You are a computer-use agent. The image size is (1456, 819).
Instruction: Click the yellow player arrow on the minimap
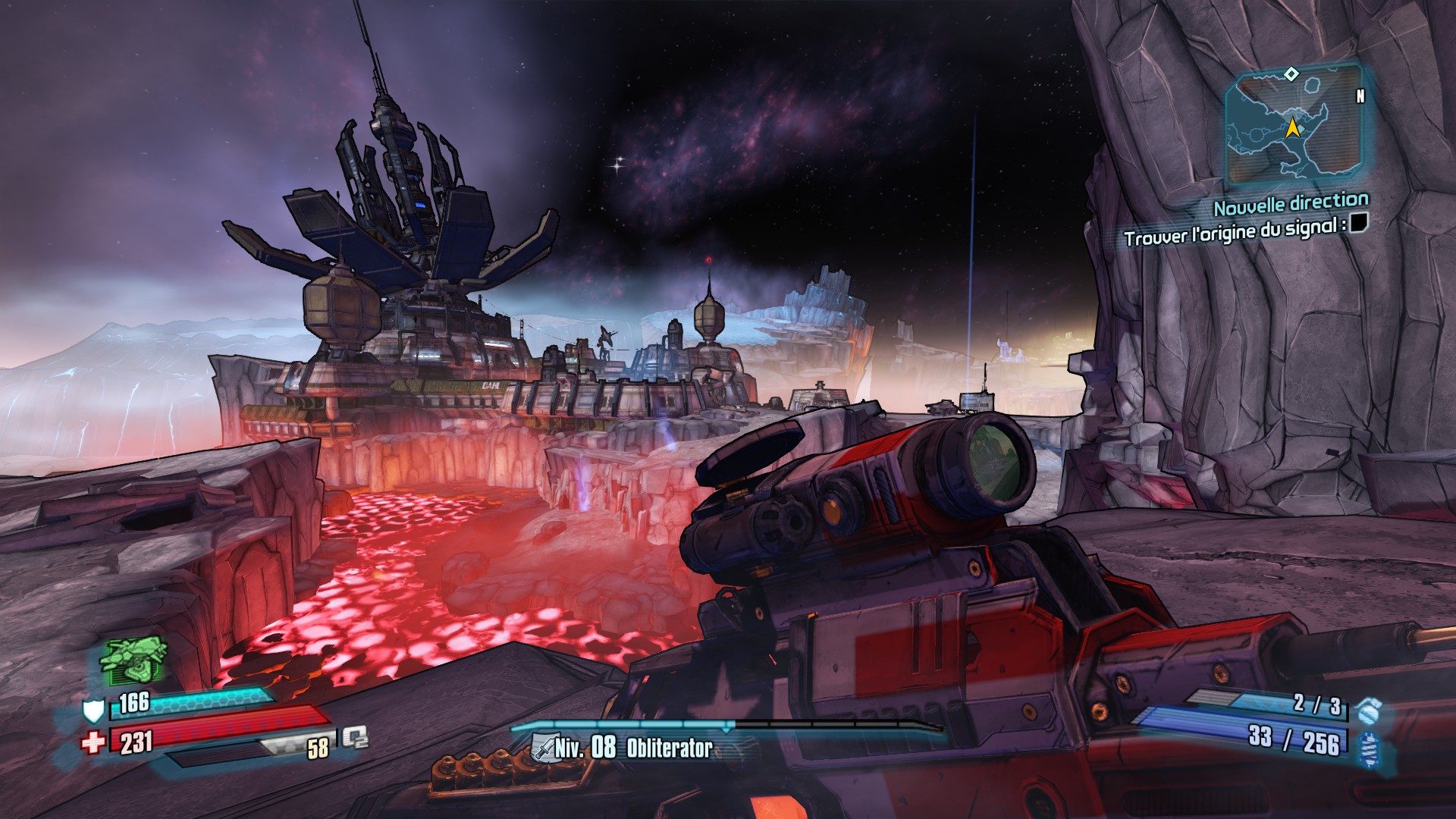click(x=1293, y=128)
